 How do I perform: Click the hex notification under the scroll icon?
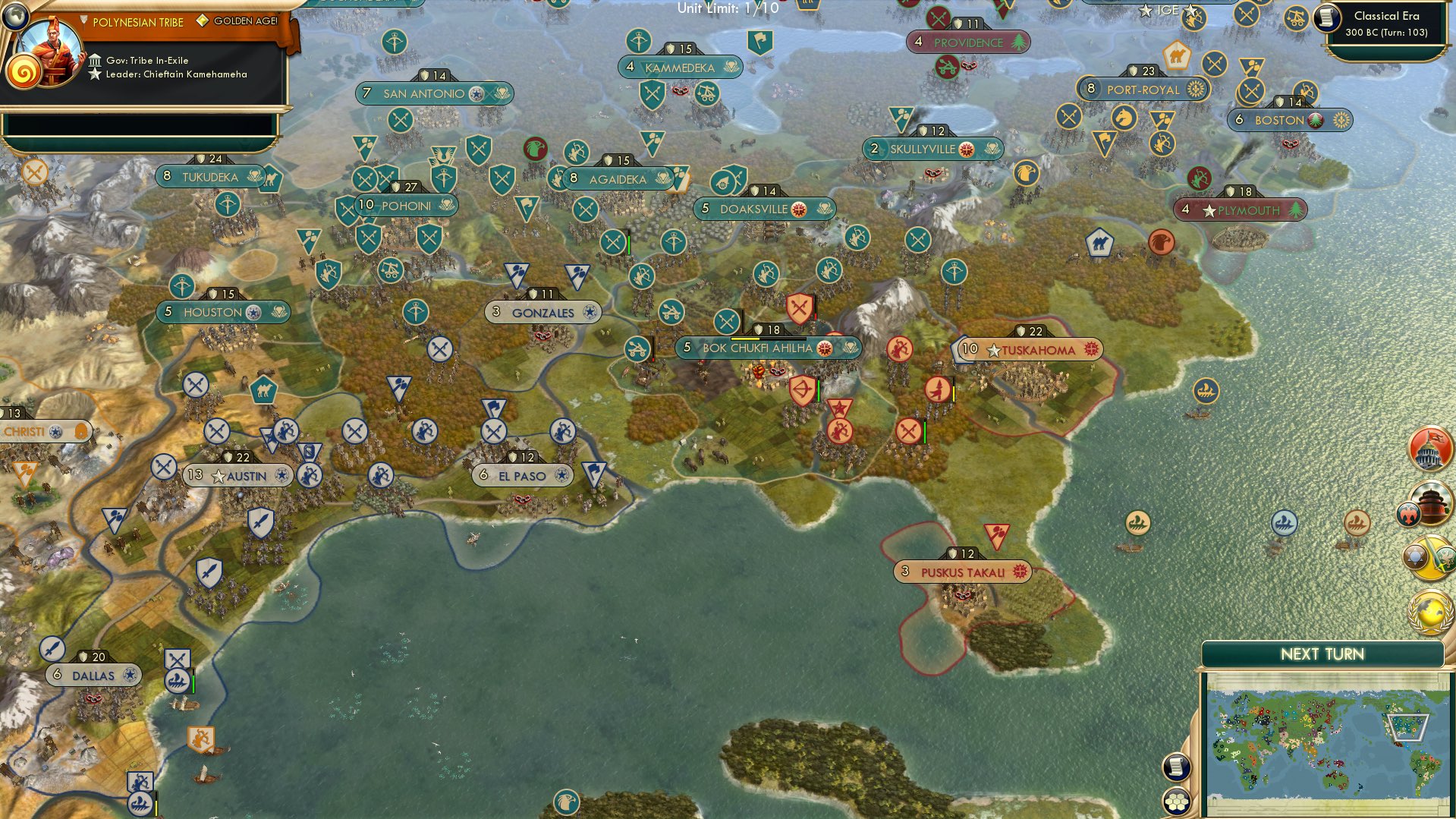click(x=1176, y=801)
